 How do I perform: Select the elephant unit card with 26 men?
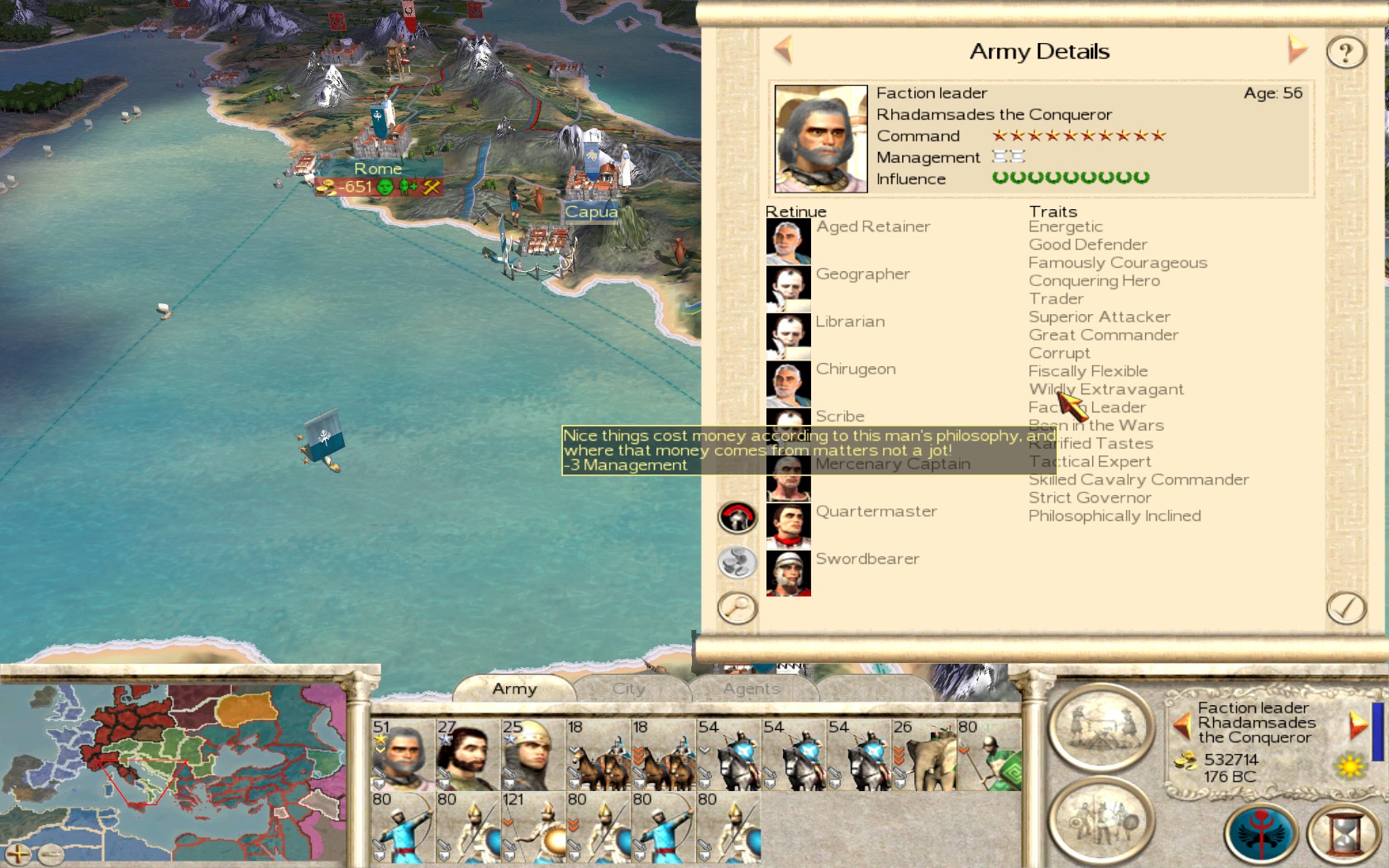924,754
